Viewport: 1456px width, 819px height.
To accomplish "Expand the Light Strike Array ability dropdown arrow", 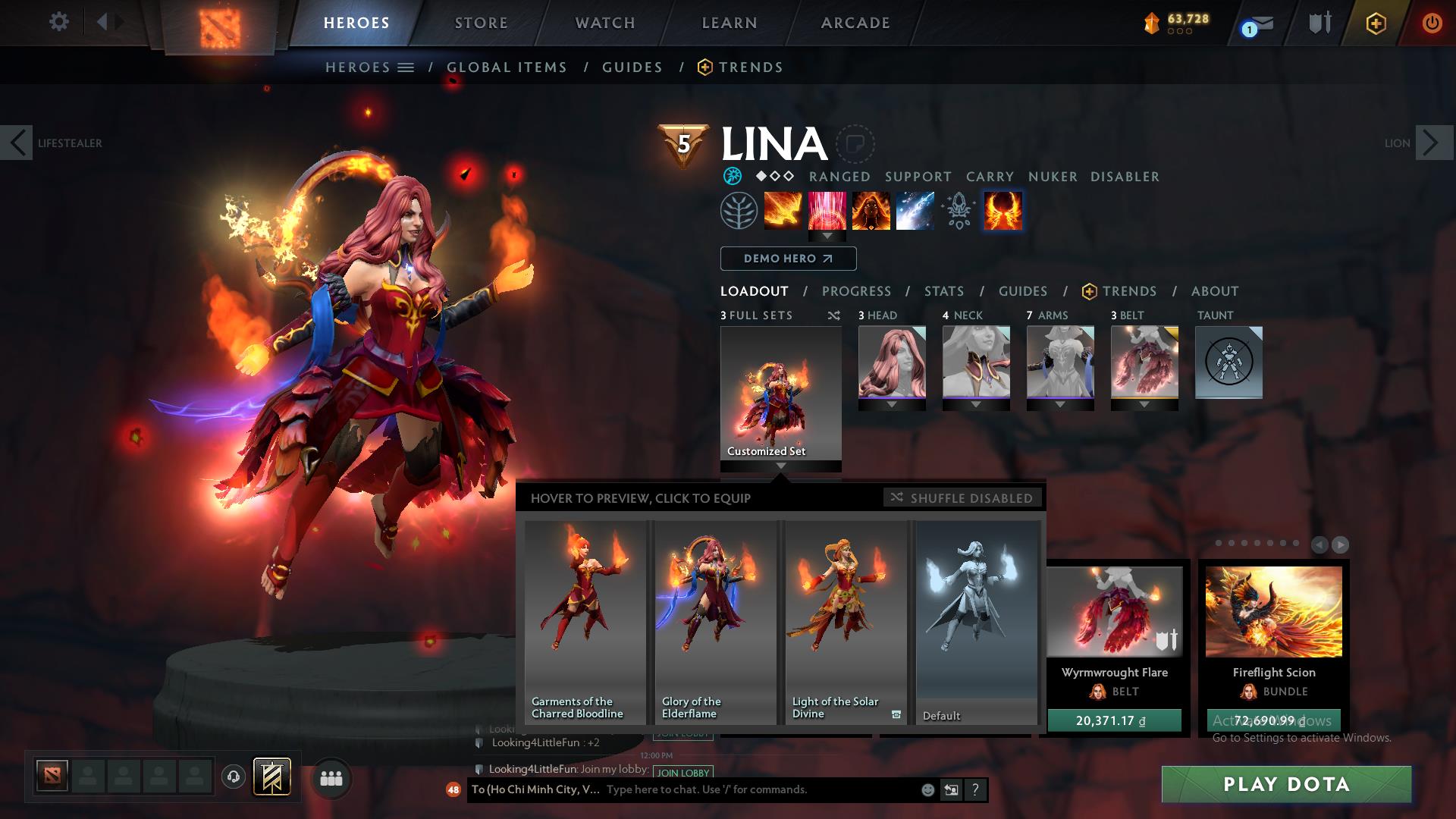I will [827, 236].
